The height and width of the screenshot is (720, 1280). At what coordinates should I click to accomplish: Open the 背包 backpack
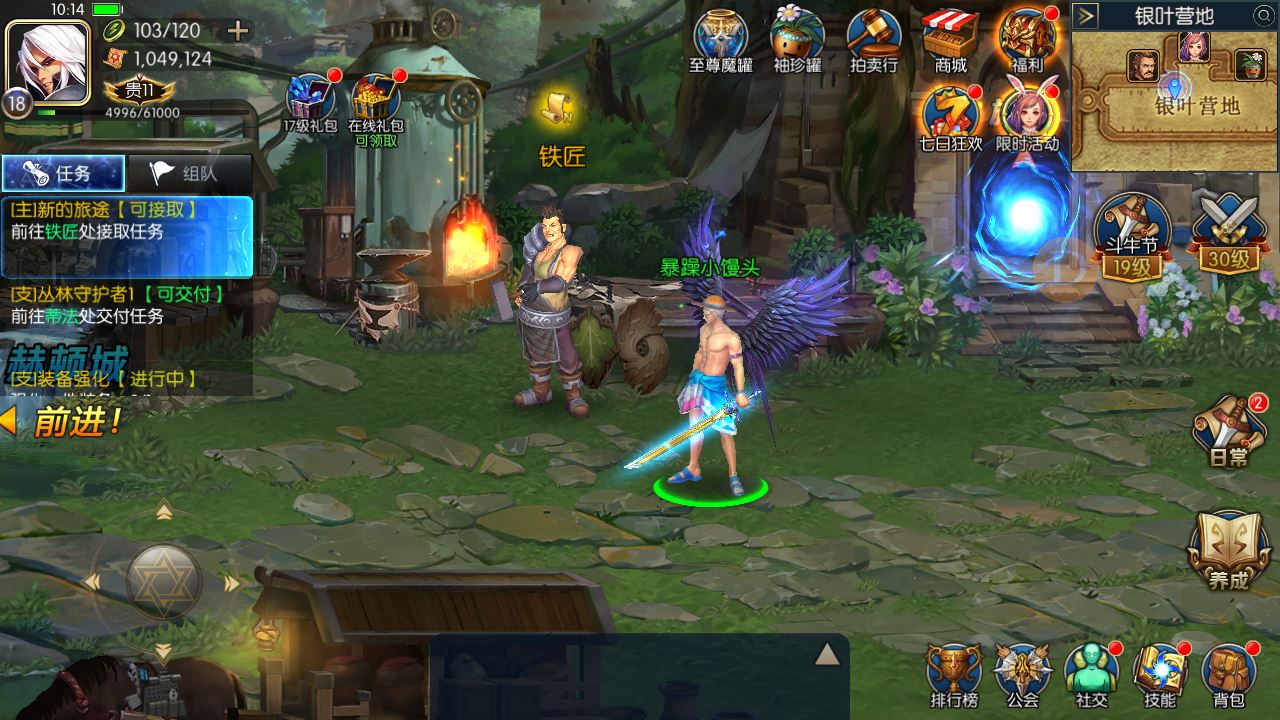(x=1229, y=675)
